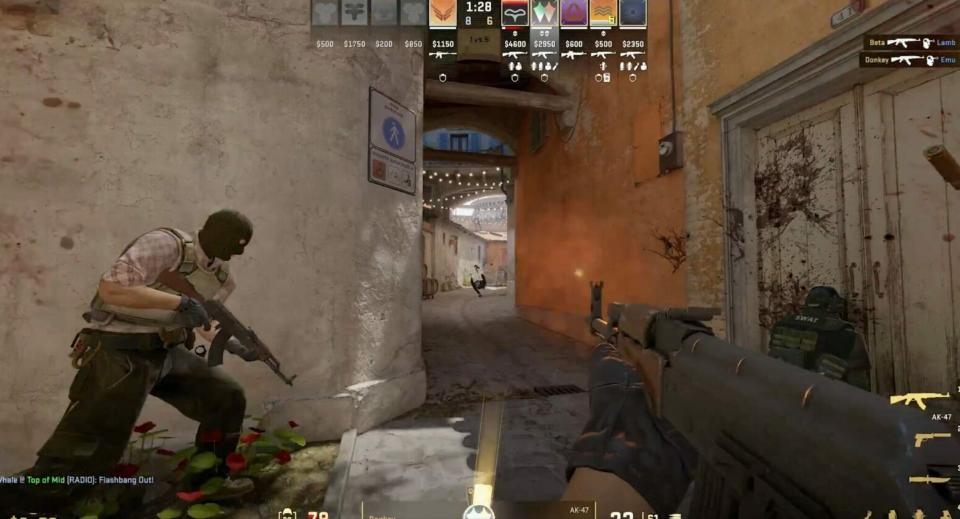Click the greyed-out avatar above $200
960x519 pixels.
(384, 13)
